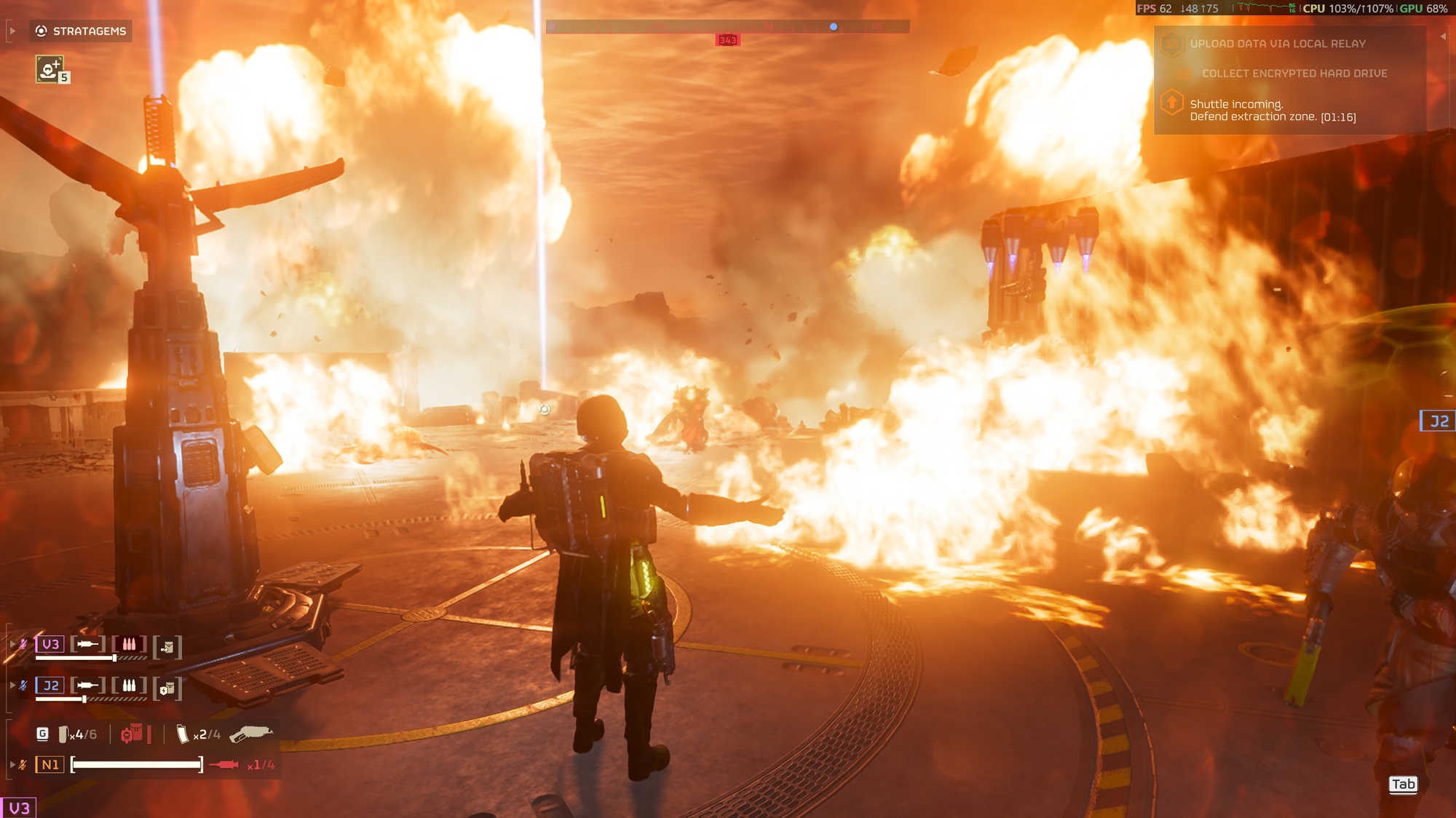
Task: Click V3's supply backpack icon
Action: coord(167,647)
